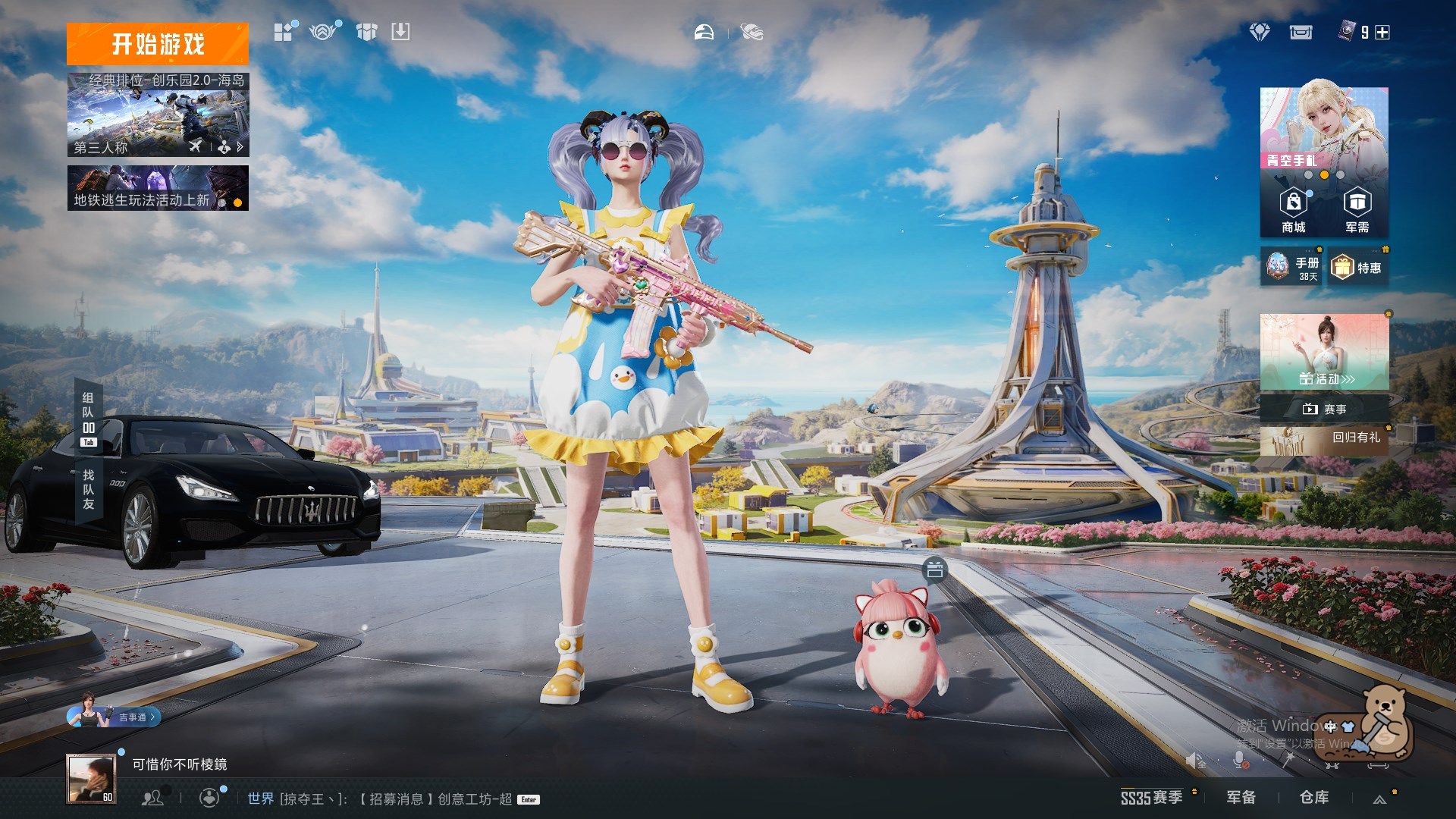Open the 找队友 find teammates panel
This screenshot has width=1456, height=819.
[88, 489]
